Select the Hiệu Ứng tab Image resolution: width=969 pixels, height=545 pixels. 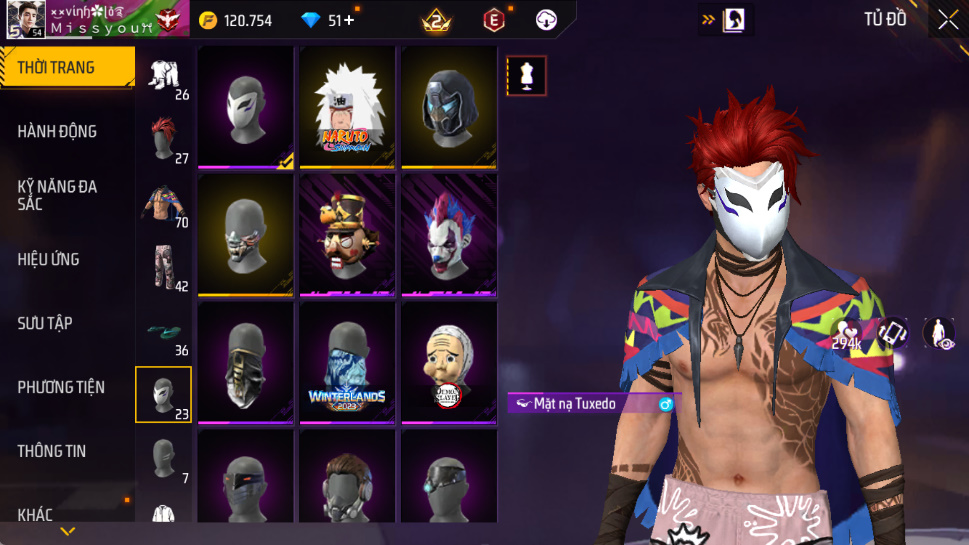[66, 259]
